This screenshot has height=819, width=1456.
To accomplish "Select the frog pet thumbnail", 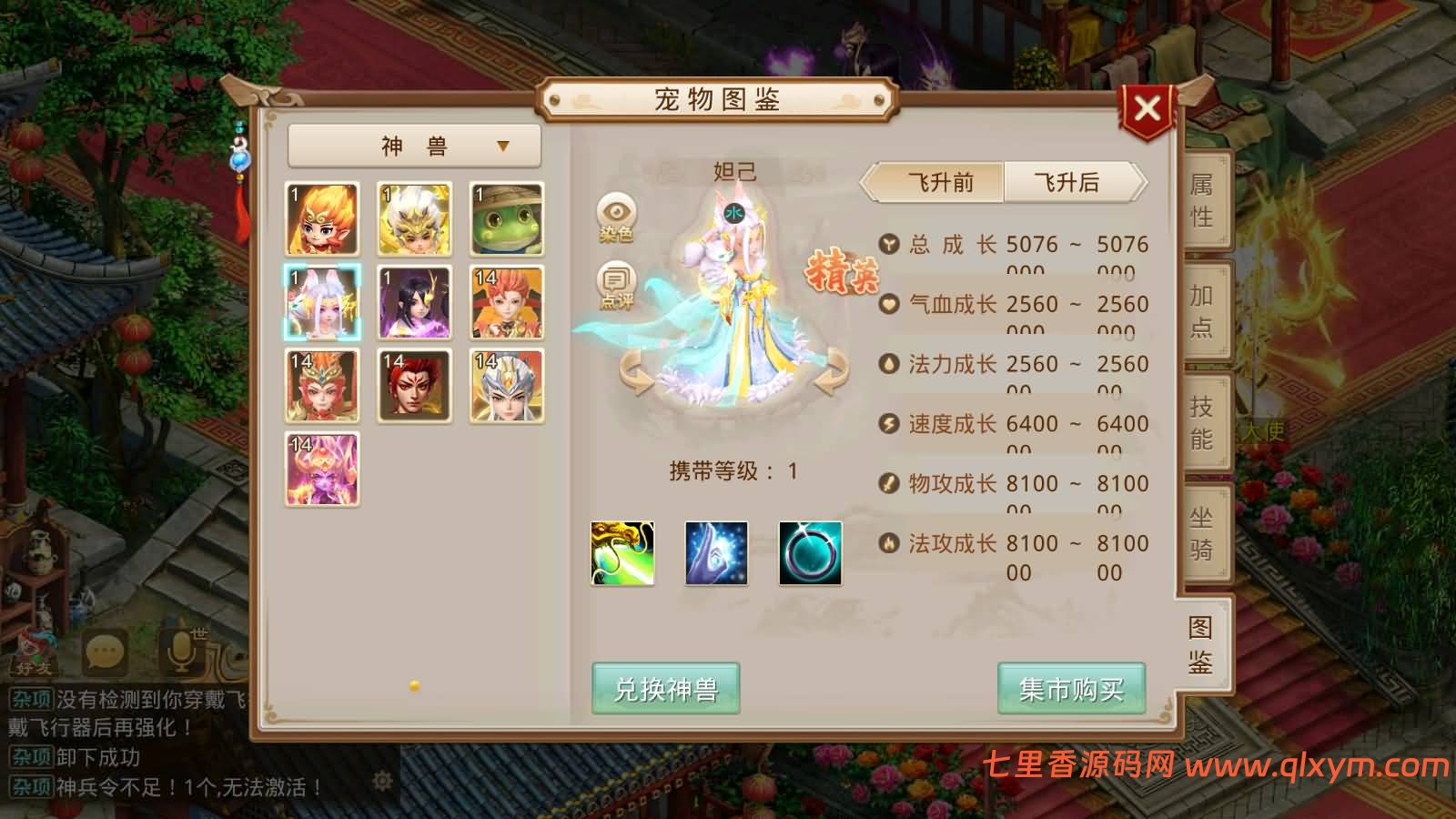I will [506, 219].
